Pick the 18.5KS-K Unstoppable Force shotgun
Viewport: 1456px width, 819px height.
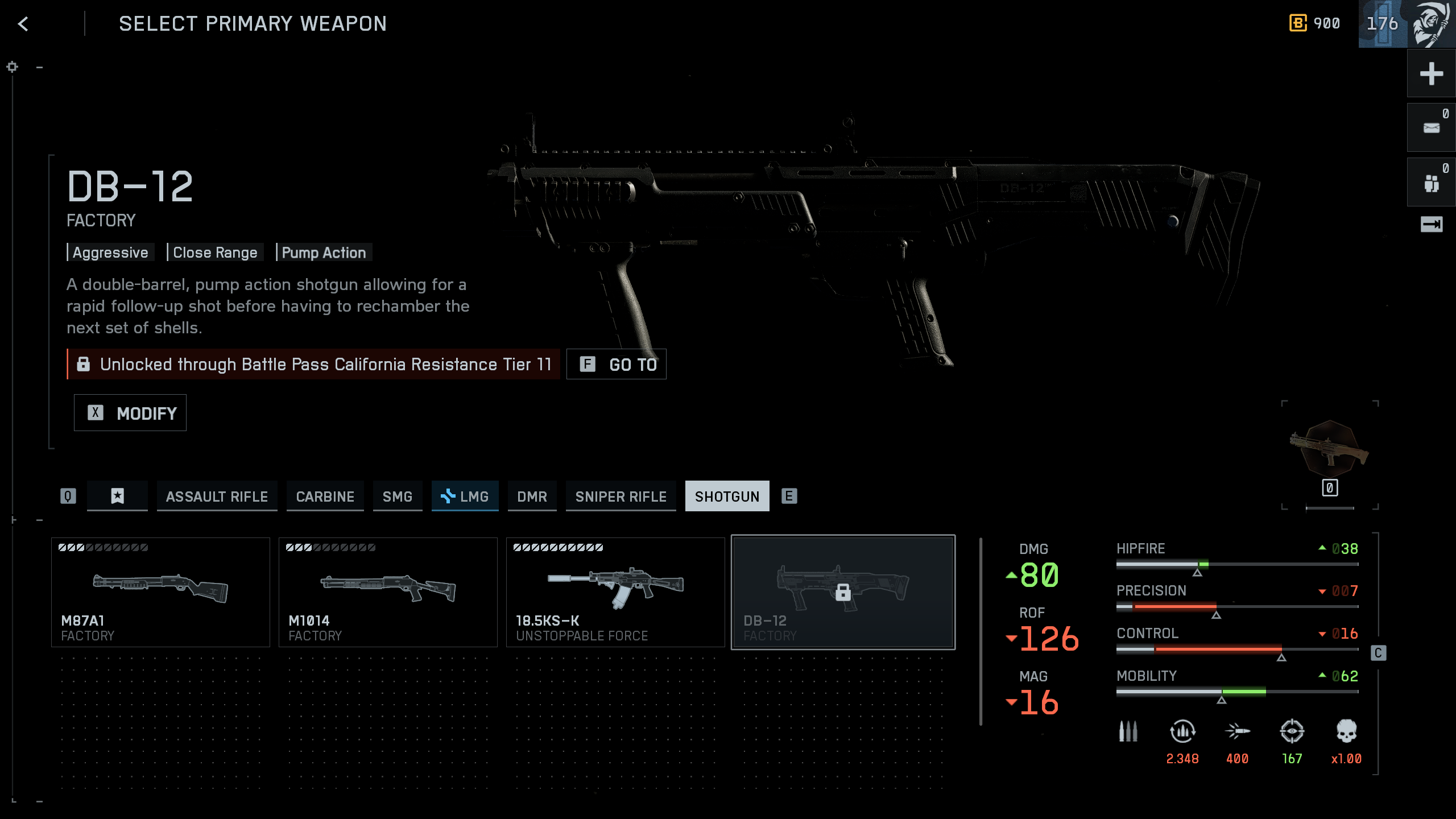(615, 592)
